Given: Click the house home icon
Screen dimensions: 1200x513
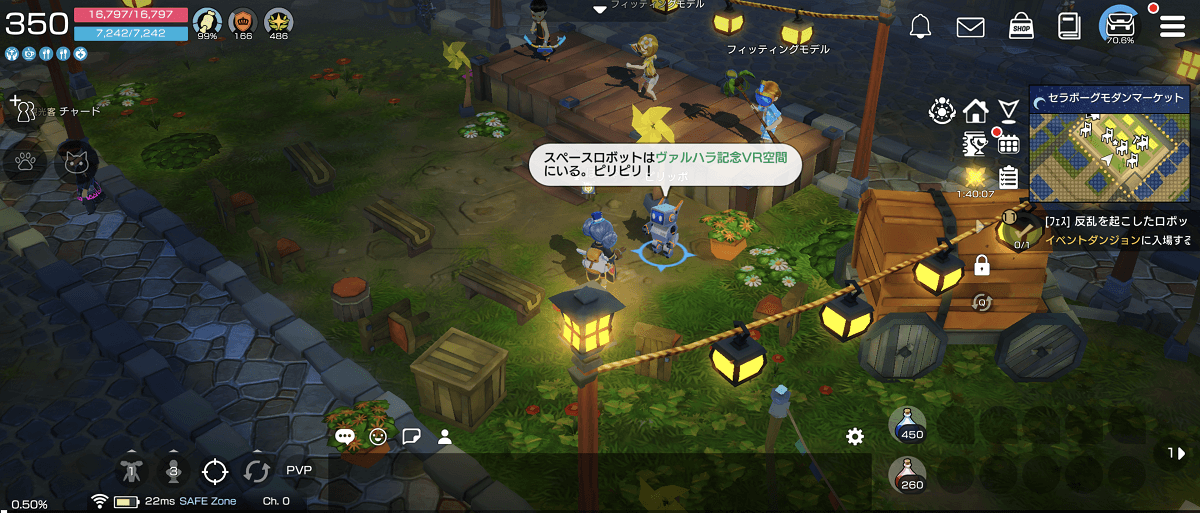Looking at the screenshot, I should 976,109.
